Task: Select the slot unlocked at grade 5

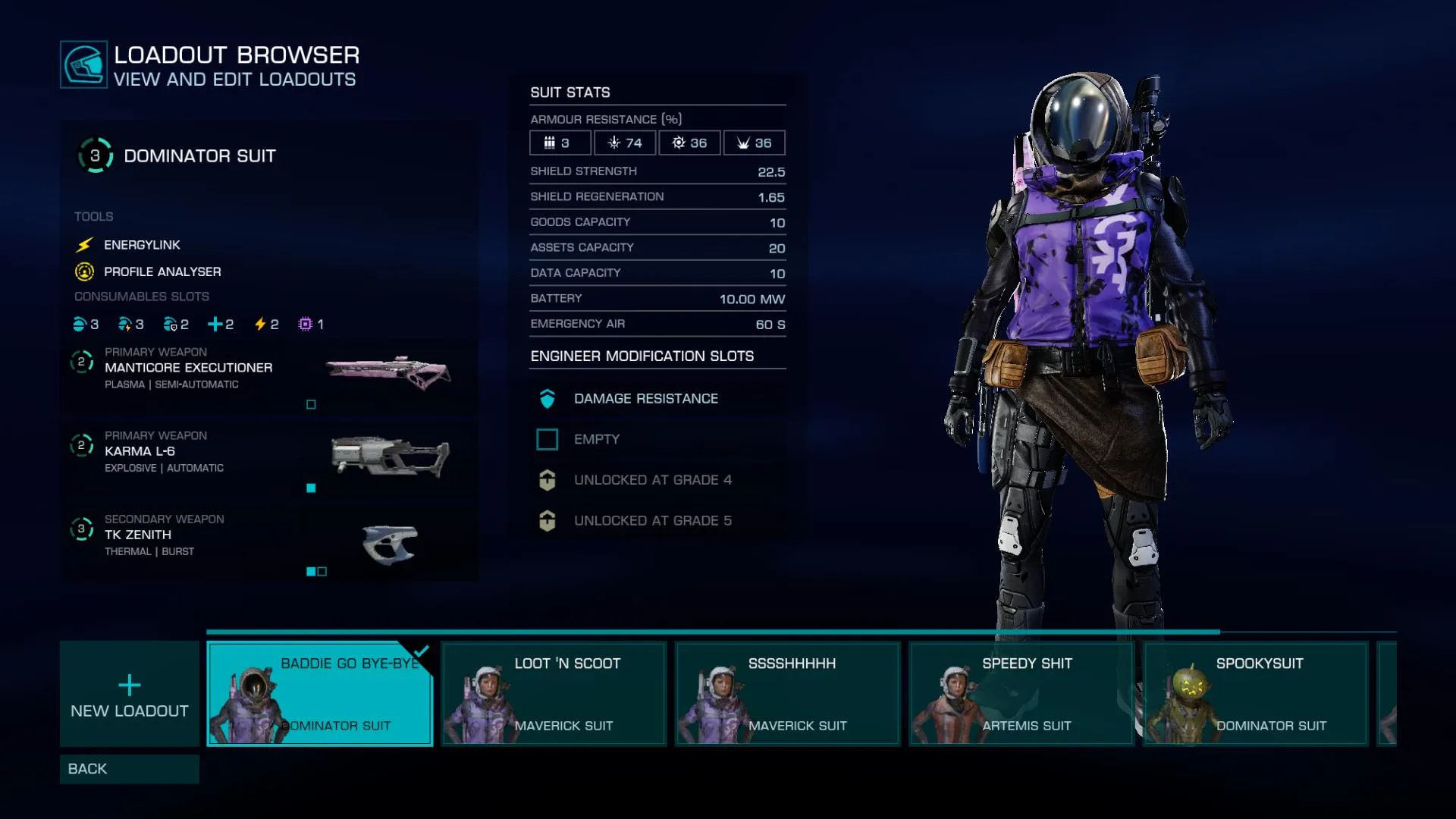Action: pos(657,521)
